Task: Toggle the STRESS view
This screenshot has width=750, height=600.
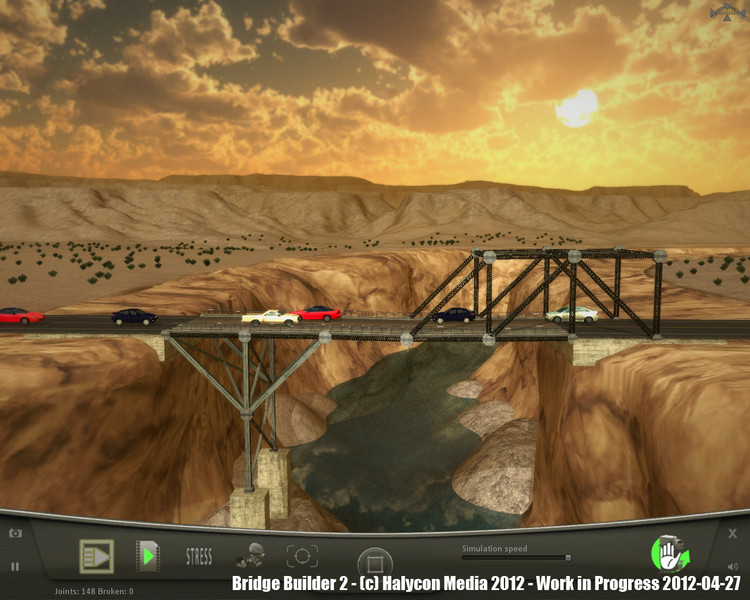Action: (199, 556)
